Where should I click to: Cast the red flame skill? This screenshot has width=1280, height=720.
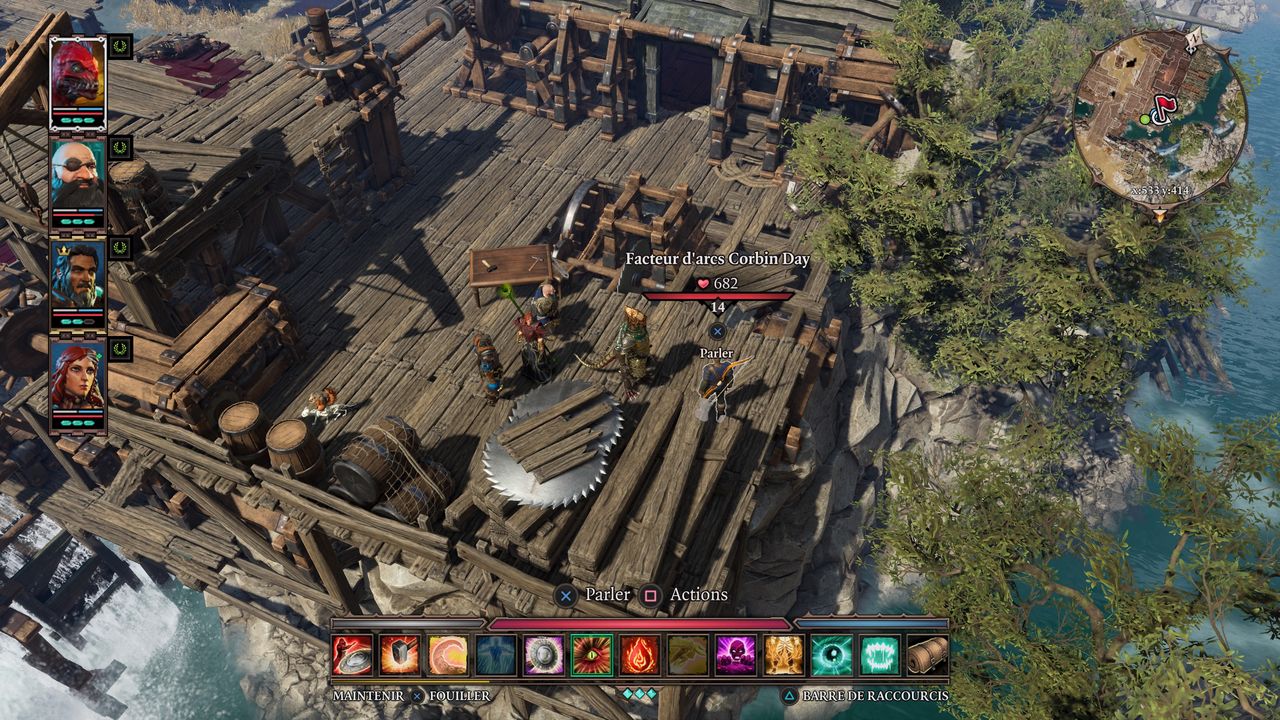(x=640, y=655)
